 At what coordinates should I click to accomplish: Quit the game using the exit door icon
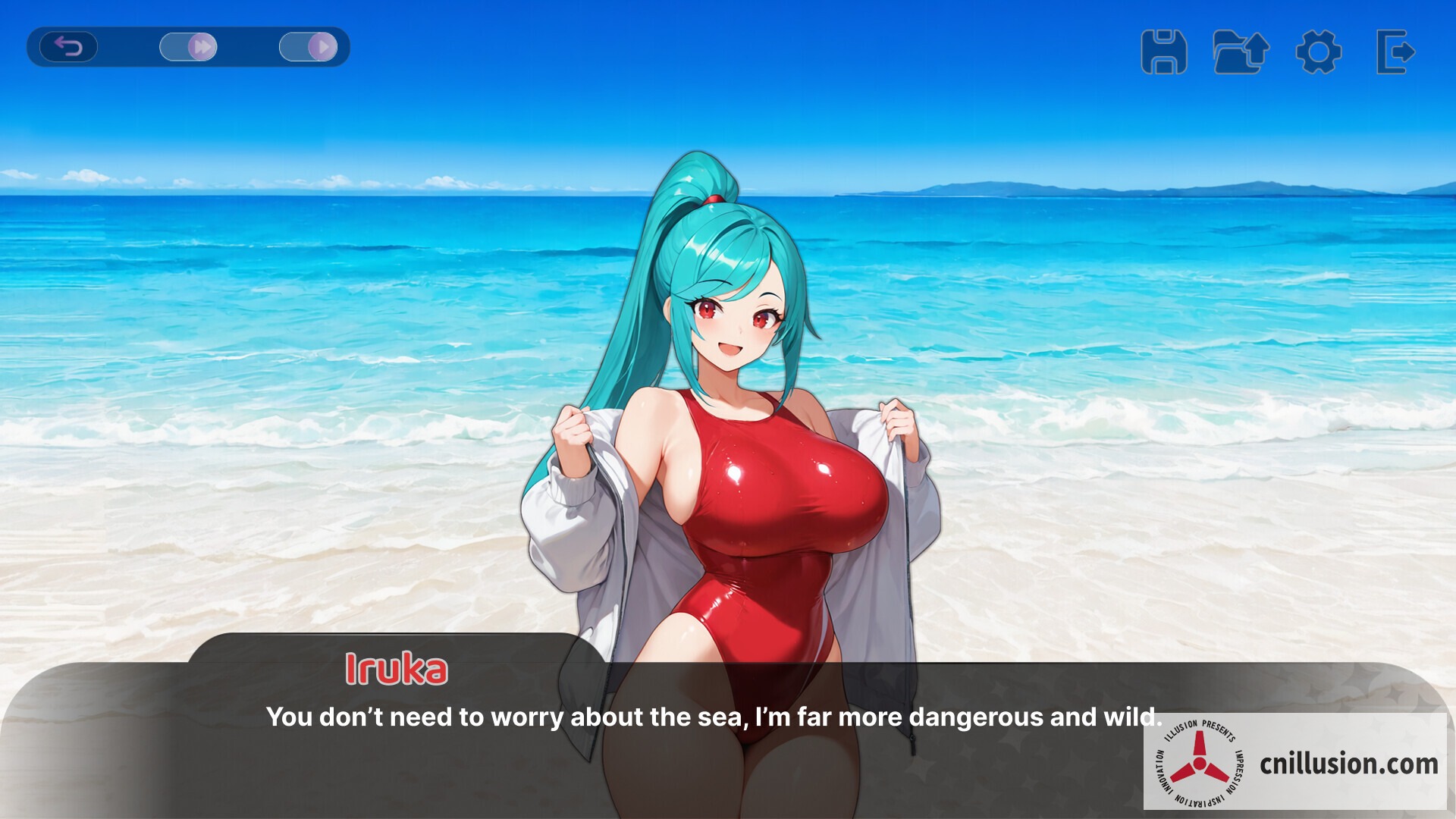[1395, 52]
